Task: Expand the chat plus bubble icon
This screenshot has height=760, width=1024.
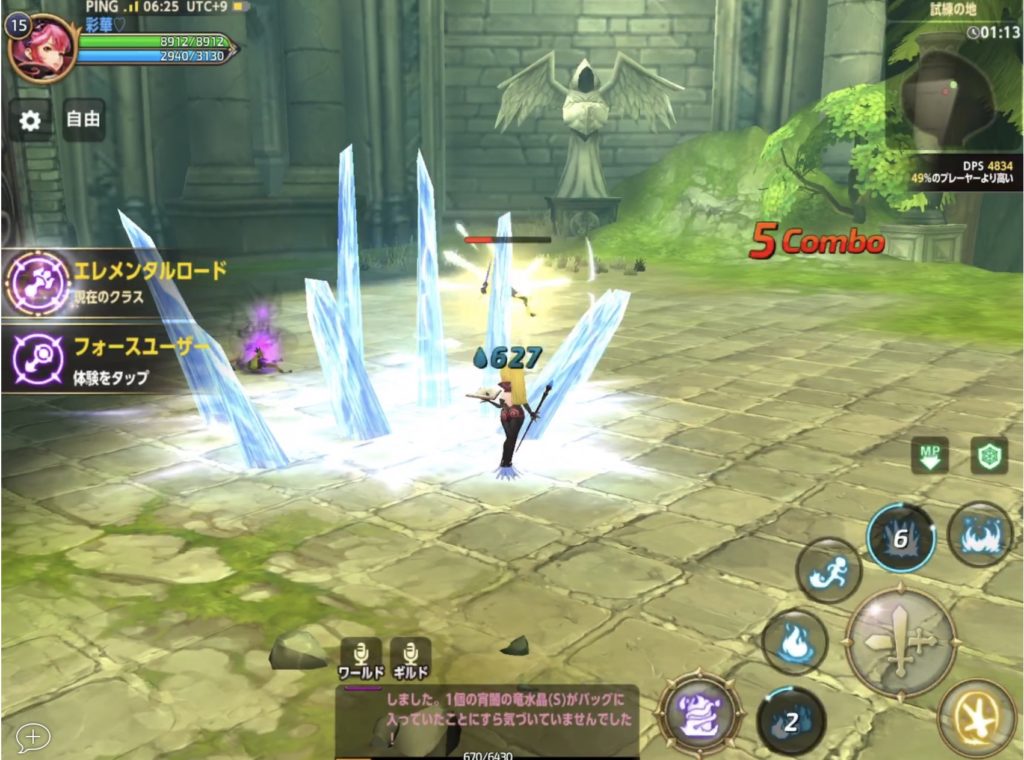Action: [32, 737]
